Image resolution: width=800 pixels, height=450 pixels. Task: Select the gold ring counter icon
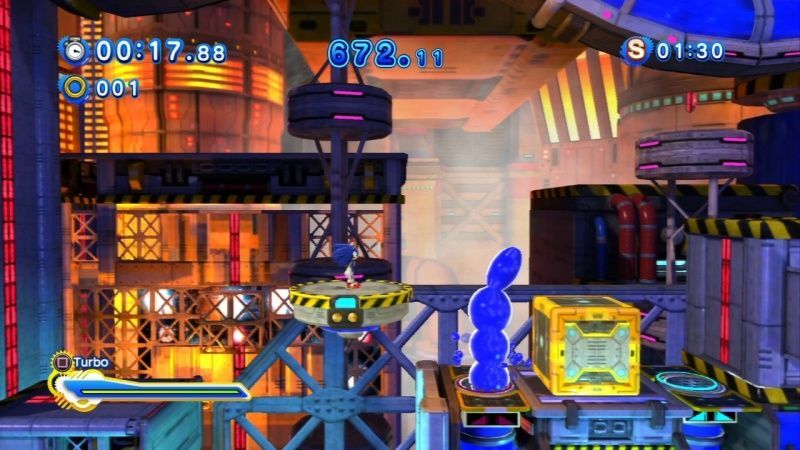(73, 88)
